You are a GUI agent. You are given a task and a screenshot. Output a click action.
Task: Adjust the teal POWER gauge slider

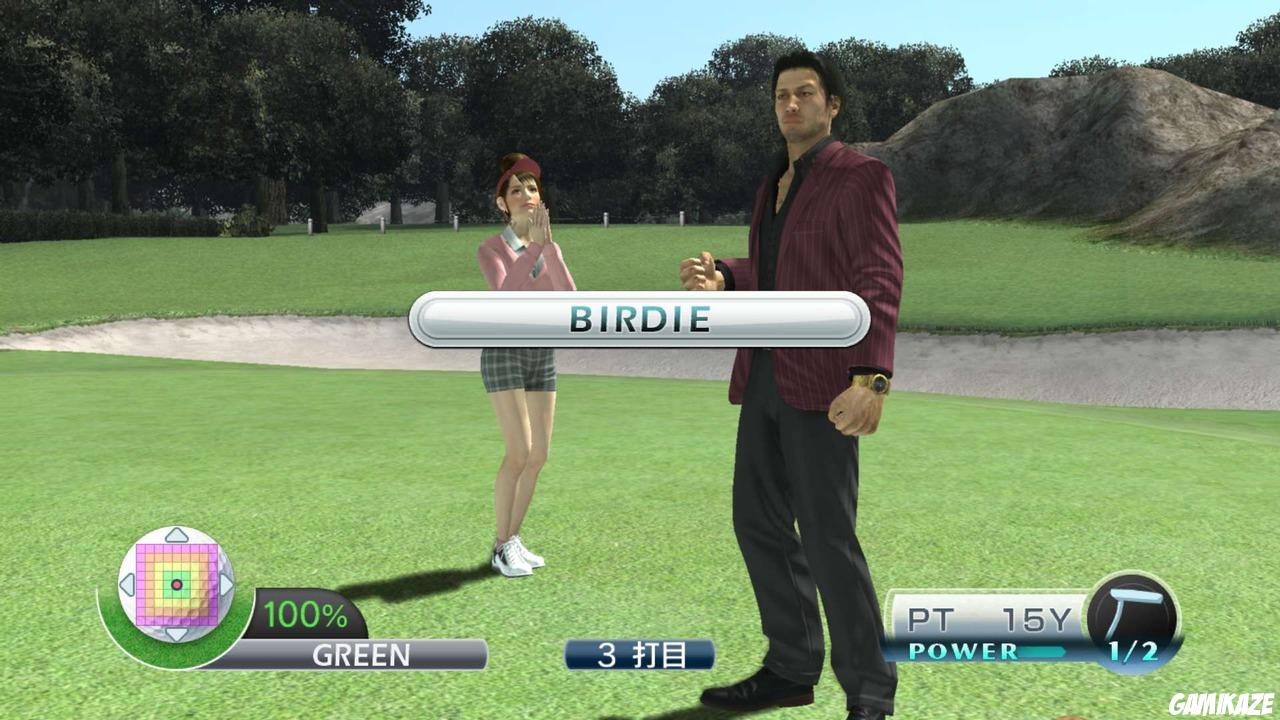click(1042, 650)
